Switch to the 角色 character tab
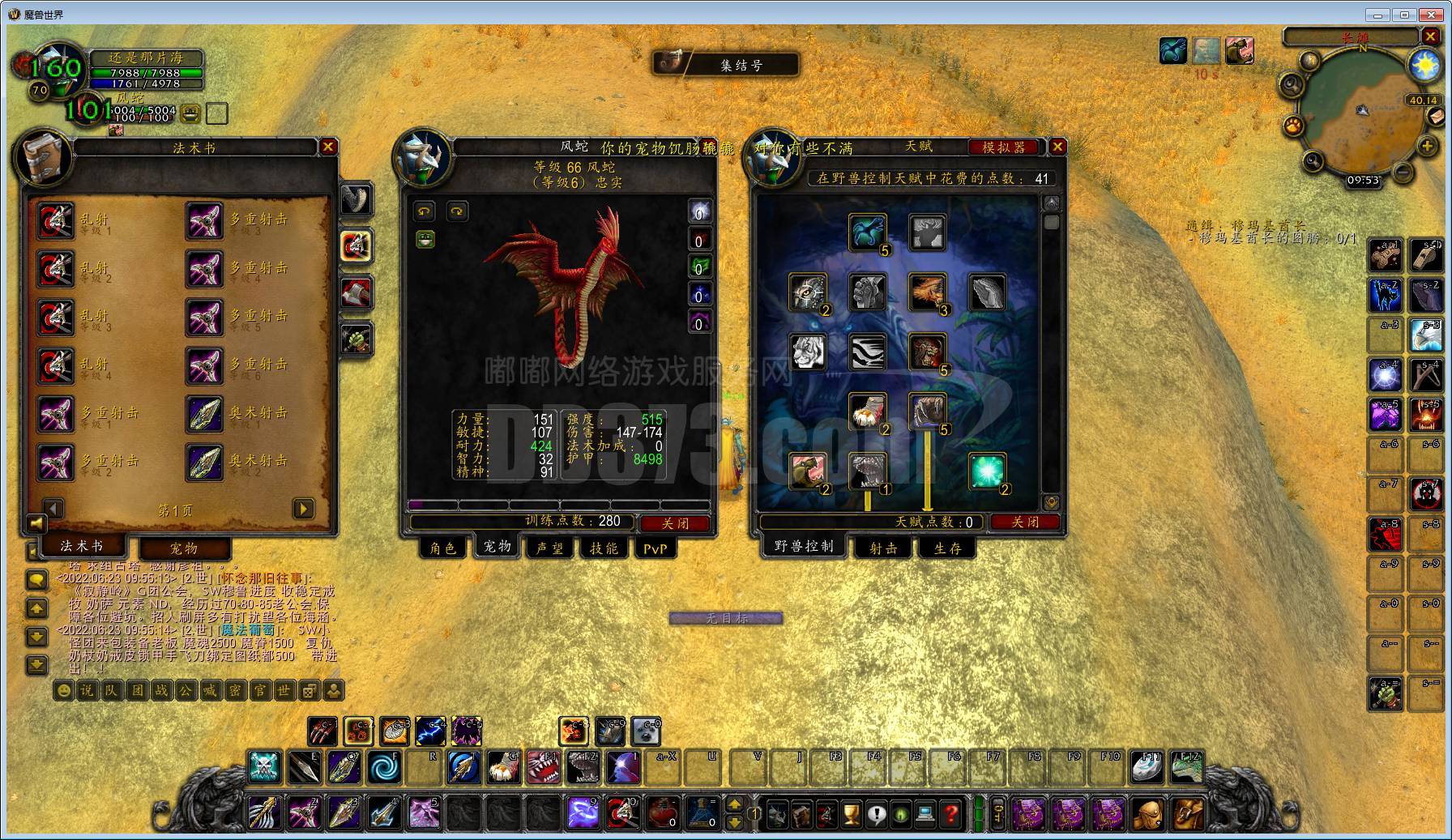This screenshot has width=1452, height=840. (443, 548)
